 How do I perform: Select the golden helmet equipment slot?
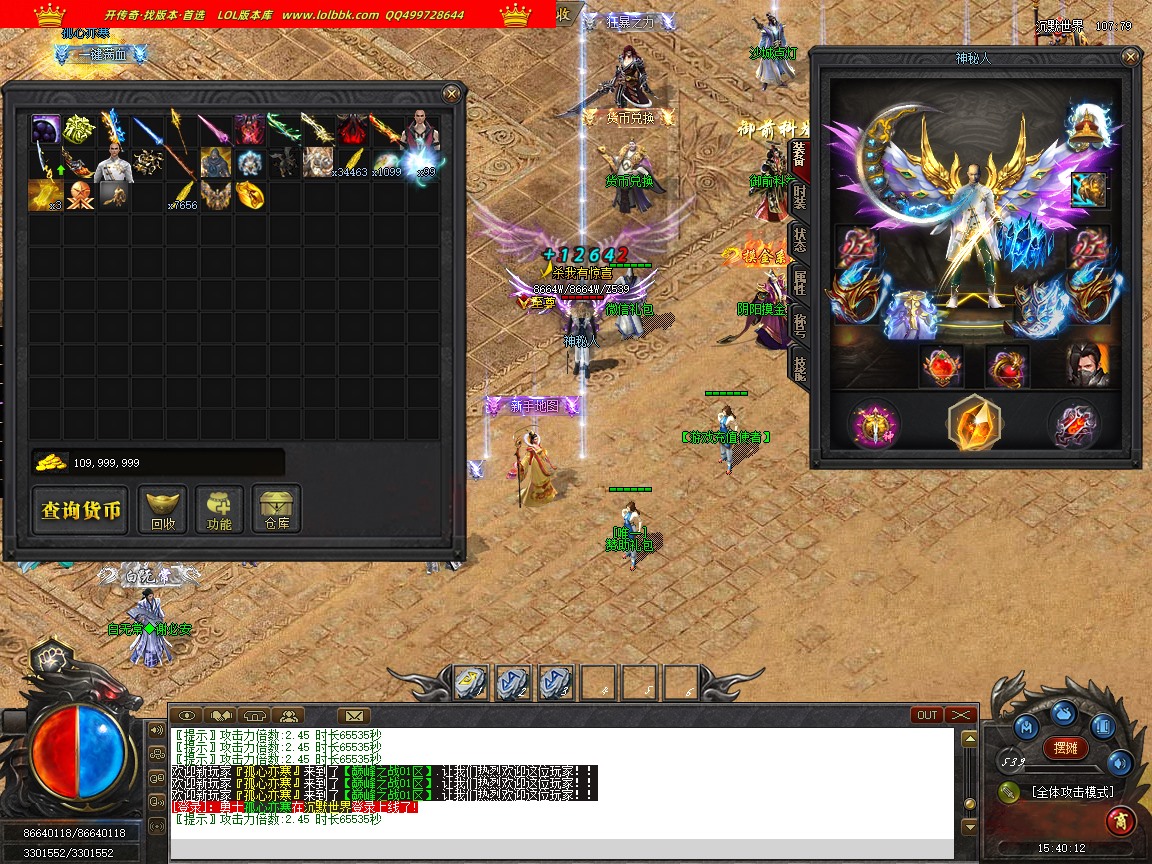coord(1088,124)
